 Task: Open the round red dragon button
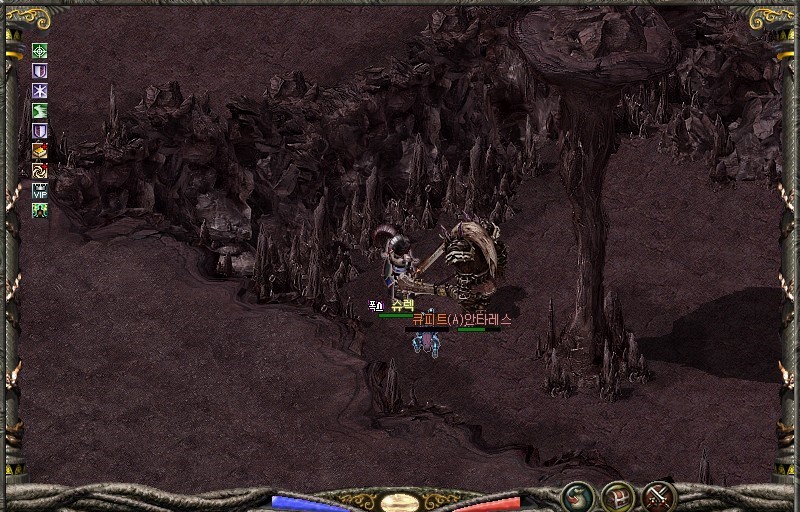[577, 495]
